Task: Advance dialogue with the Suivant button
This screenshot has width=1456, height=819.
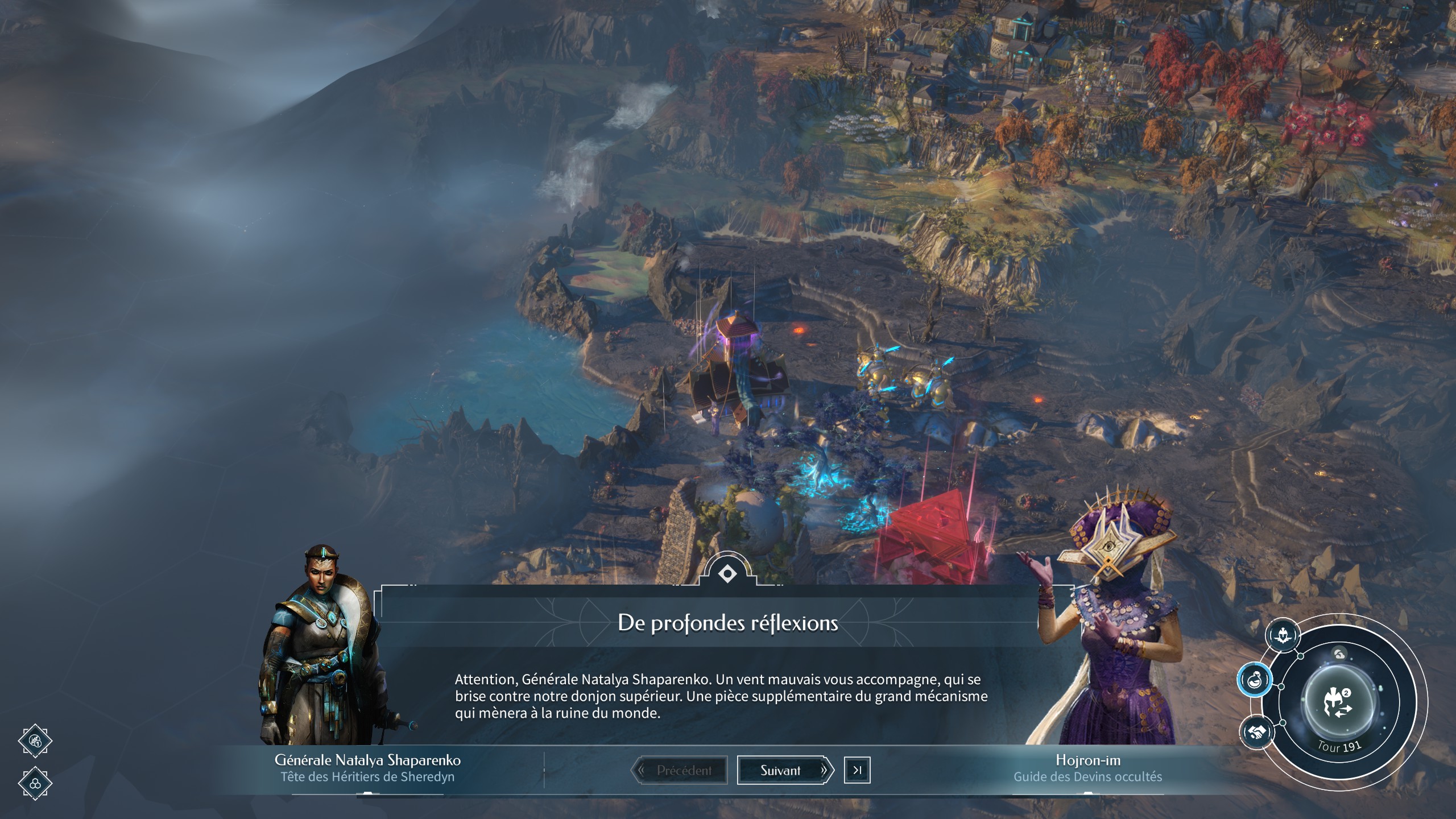Action: tap(780, 771)
